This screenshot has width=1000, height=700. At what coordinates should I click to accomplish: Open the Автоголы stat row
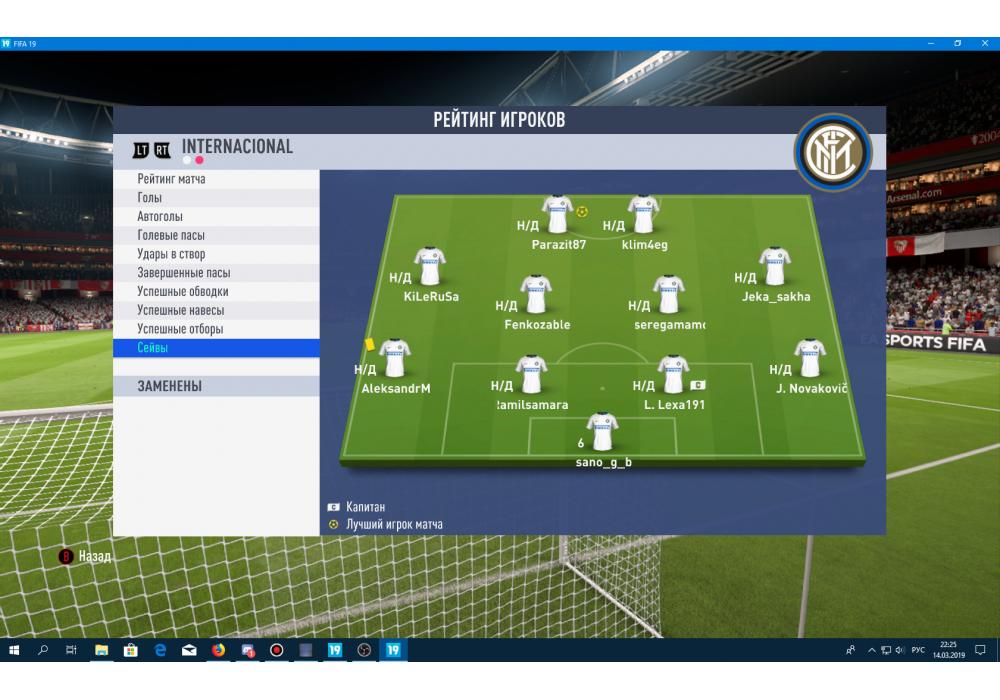(216, 217)
